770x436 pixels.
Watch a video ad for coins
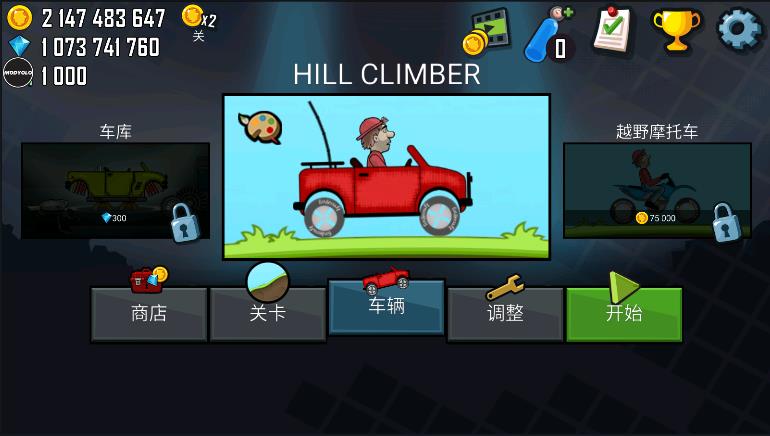coord(487,32)
